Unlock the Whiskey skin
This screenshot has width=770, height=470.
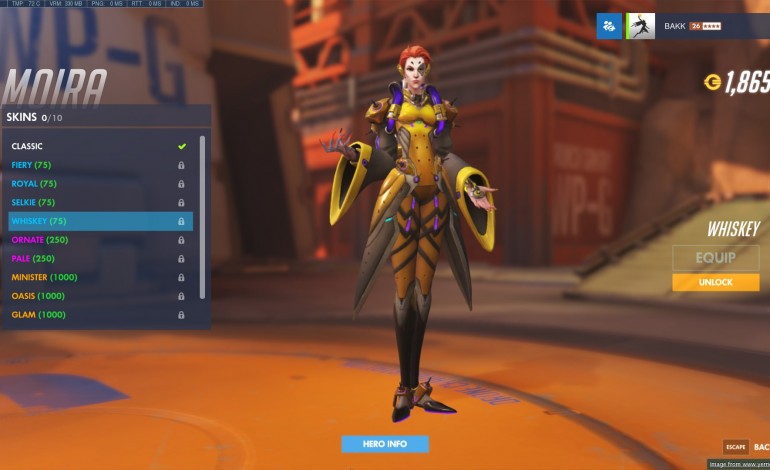click(715, 283)
